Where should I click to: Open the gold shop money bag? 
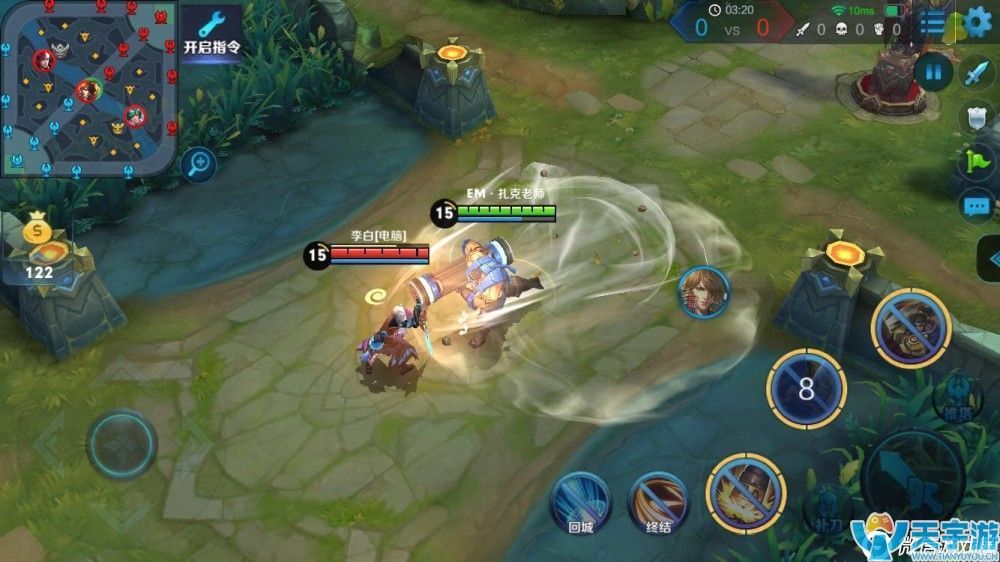pos(40,232)
